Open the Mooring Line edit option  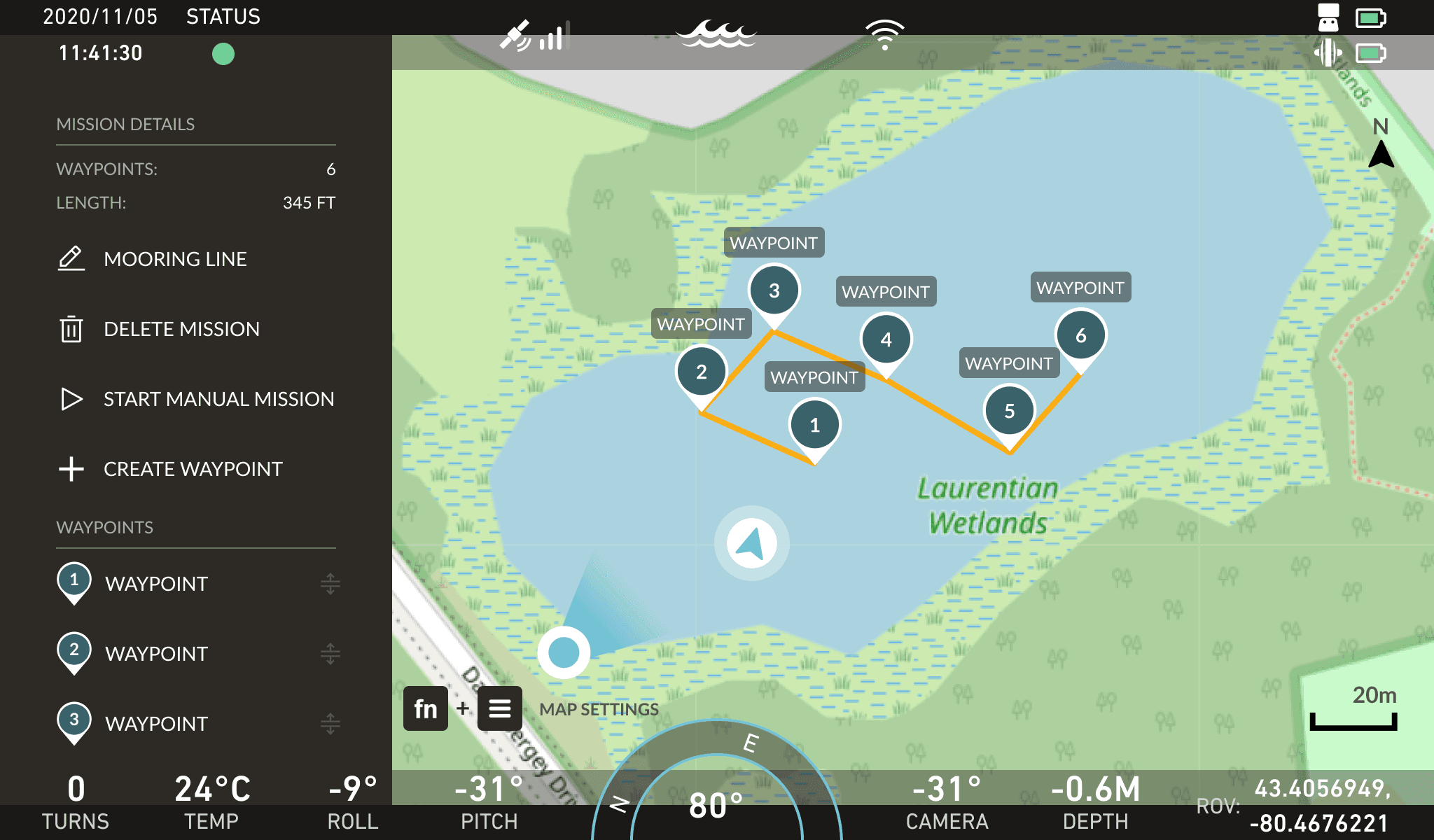(175, 259)
